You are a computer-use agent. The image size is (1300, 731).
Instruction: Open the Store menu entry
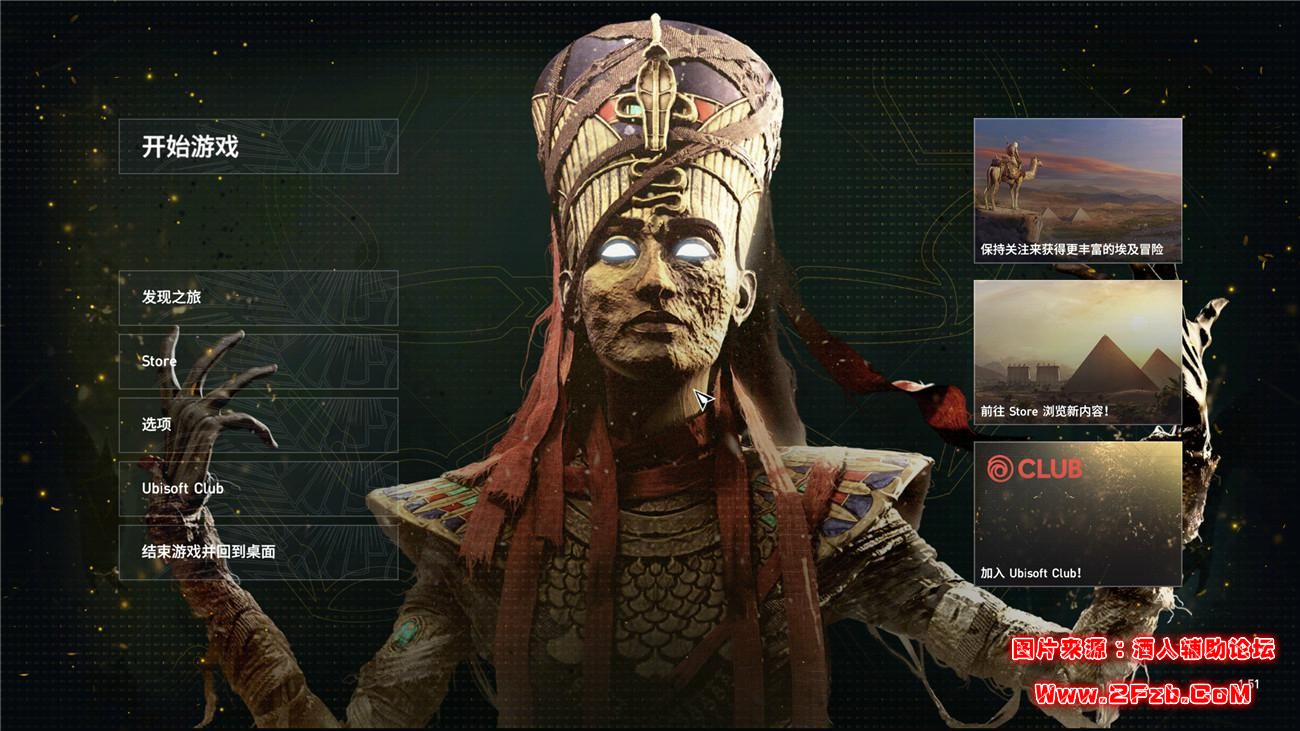(258, 361)
